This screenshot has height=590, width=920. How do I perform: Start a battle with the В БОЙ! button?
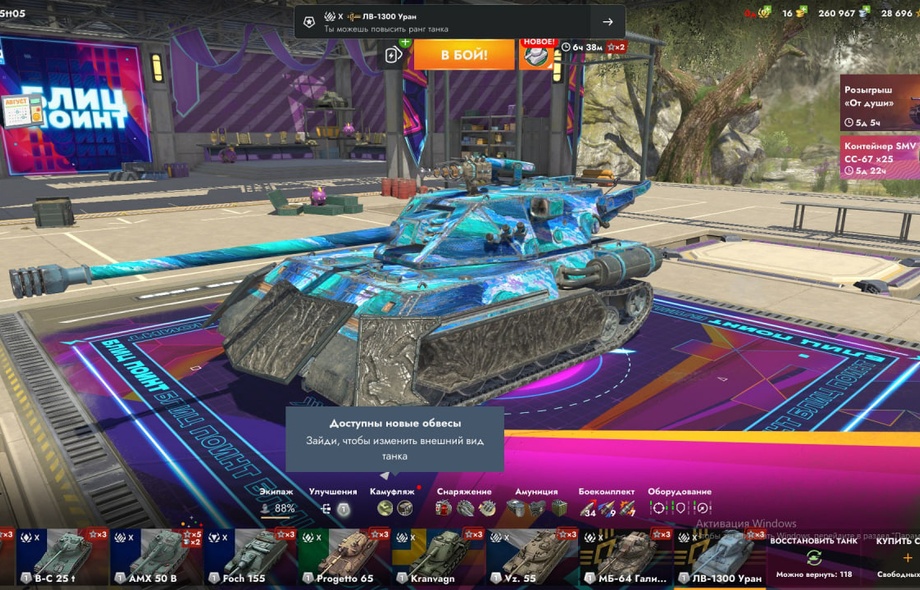[x=464, y=53]
